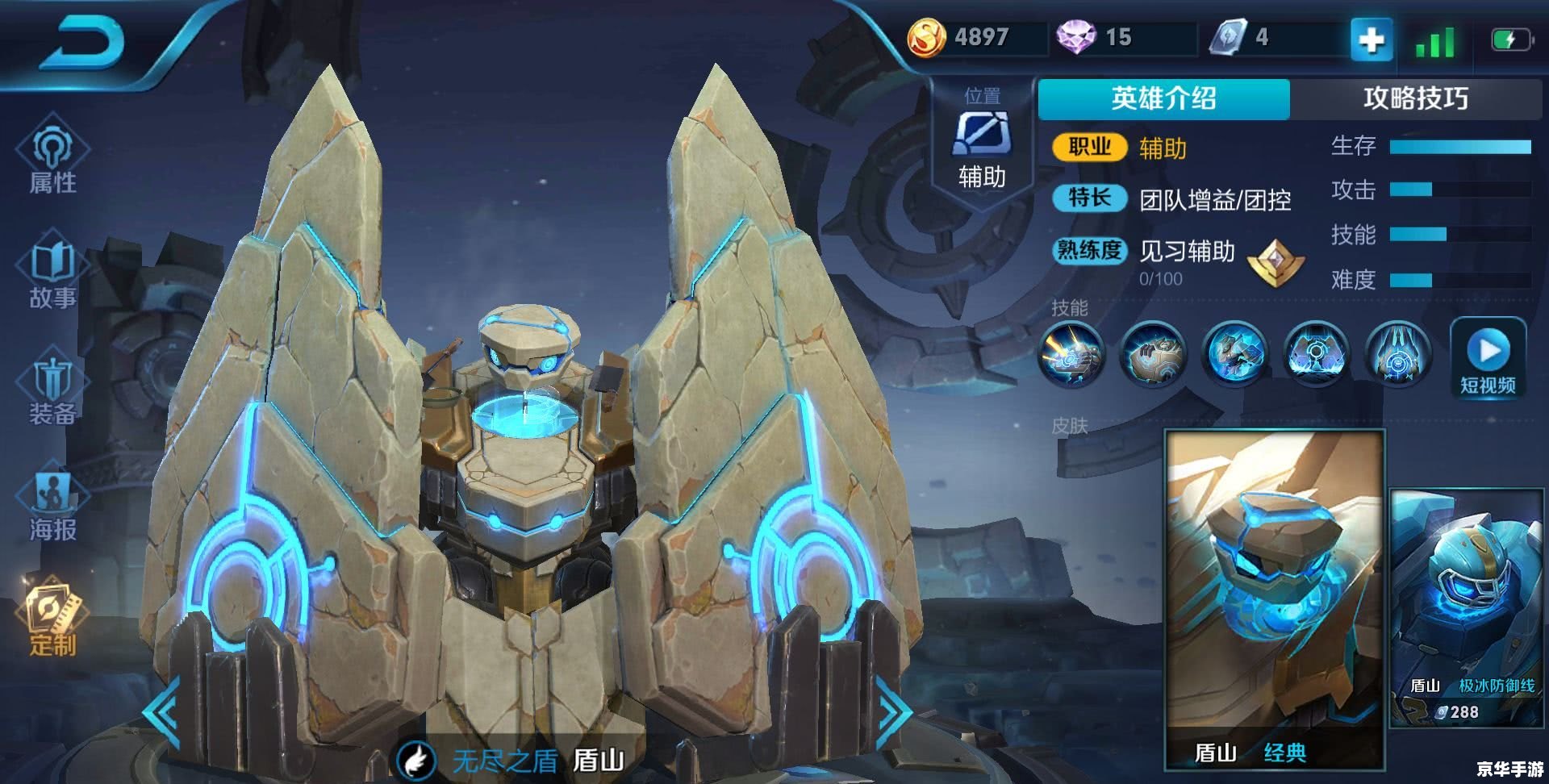Play the 短视频 short video
The height and width of the screenshot is (784, 1549).
coord(1488,359)
